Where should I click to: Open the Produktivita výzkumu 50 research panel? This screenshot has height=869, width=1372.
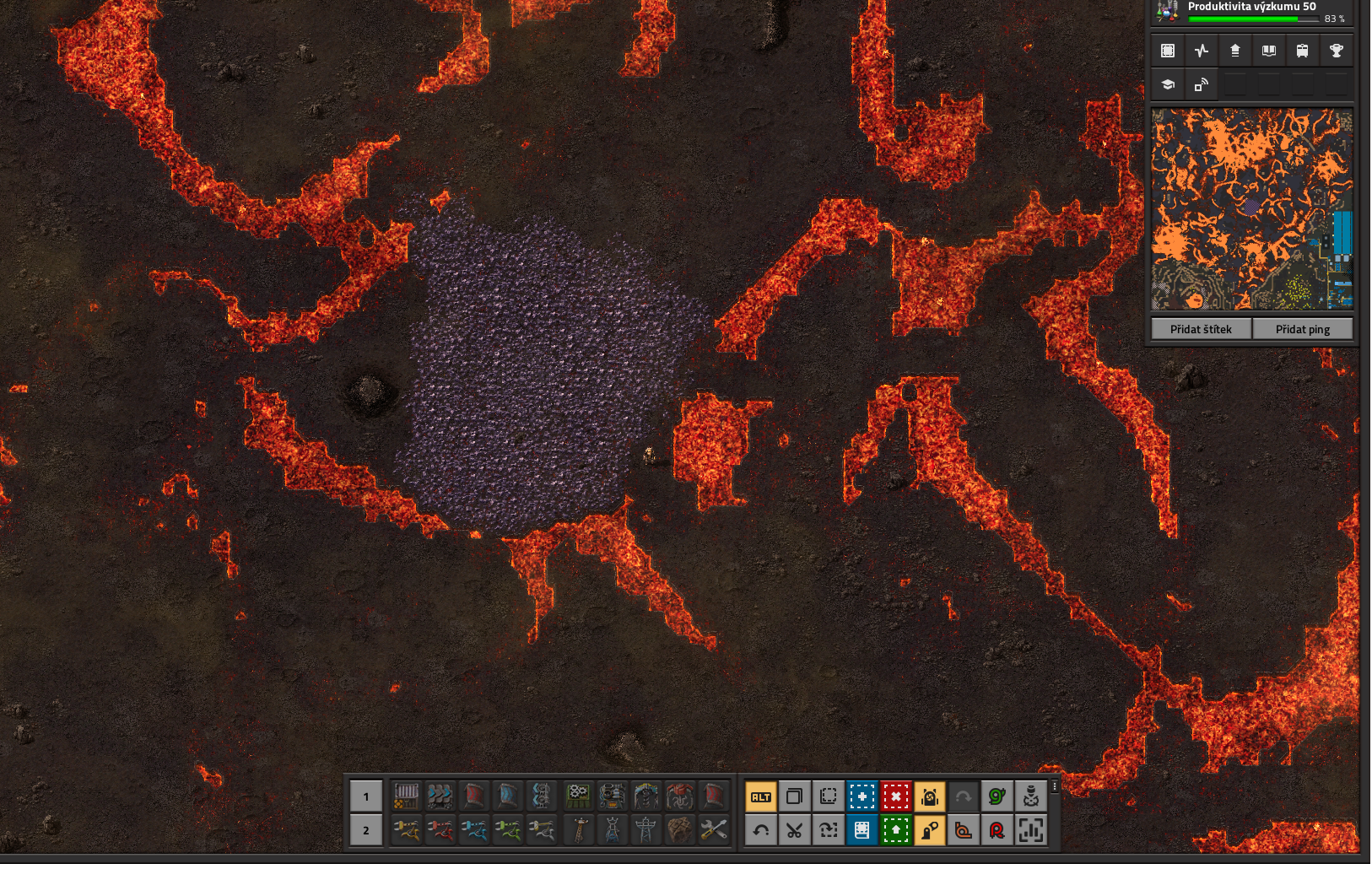tap(1253, 11)
